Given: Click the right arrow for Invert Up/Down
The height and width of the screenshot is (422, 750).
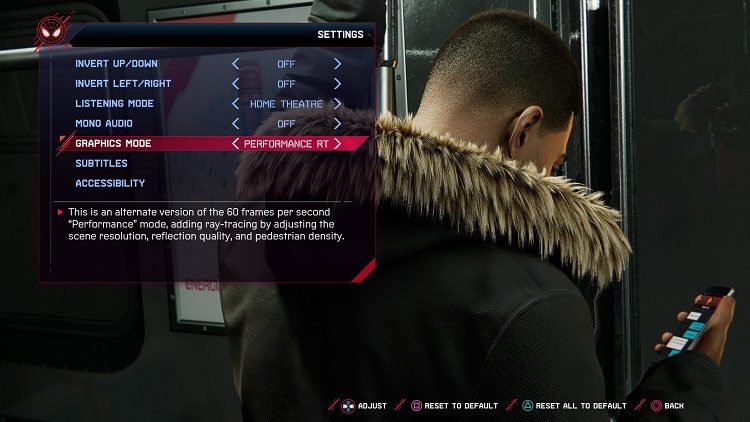Looking at the screenshot, I should (337, 64).
